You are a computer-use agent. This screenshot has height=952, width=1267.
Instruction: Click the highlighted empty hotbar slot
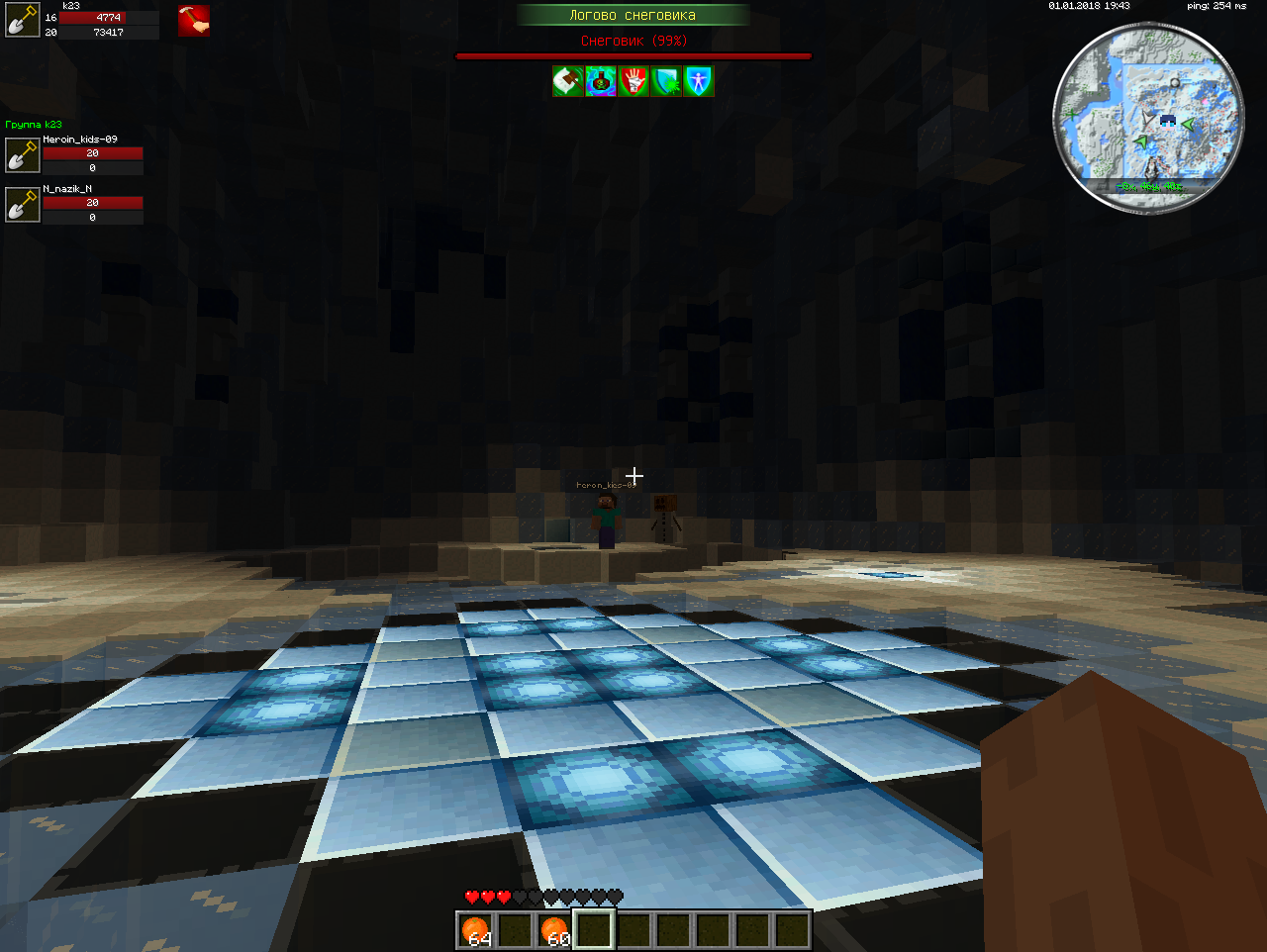point(595,930)
